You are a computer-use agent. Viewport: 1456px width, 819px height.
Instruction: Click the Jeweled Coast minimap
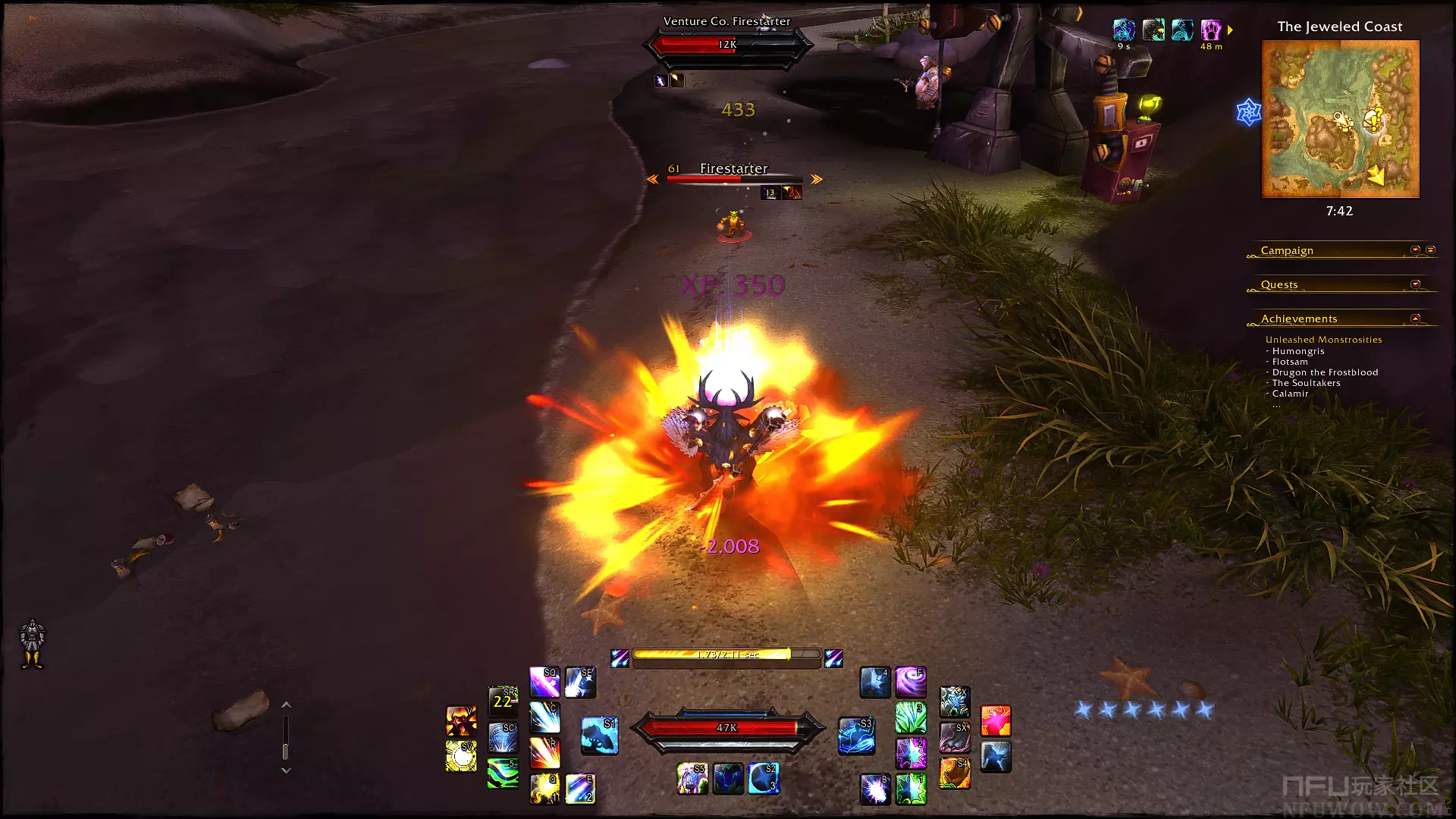click(x=1340, y=119)
